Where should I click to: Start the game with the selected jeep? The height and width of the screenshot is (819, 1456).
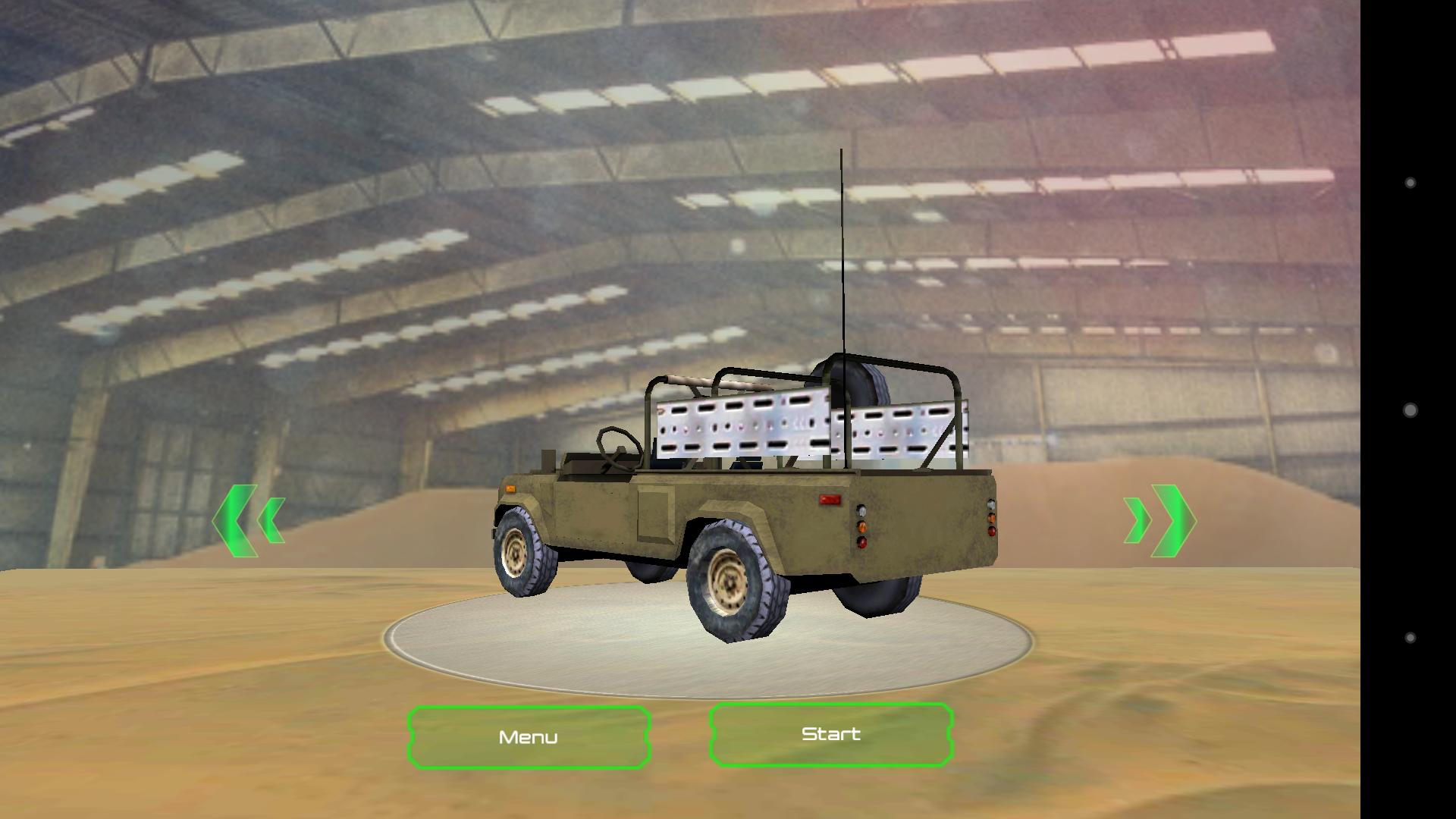click(830, 733)
